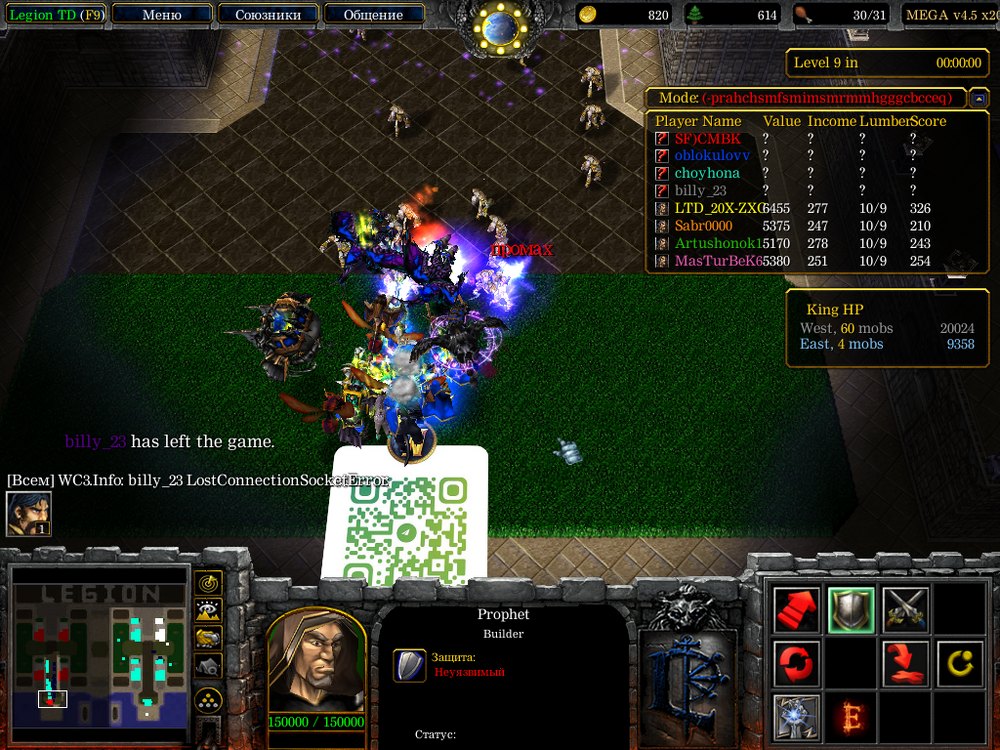1000x750 pixels.
Task: Activate the minimap signal ping button
Action: (208, 583)
